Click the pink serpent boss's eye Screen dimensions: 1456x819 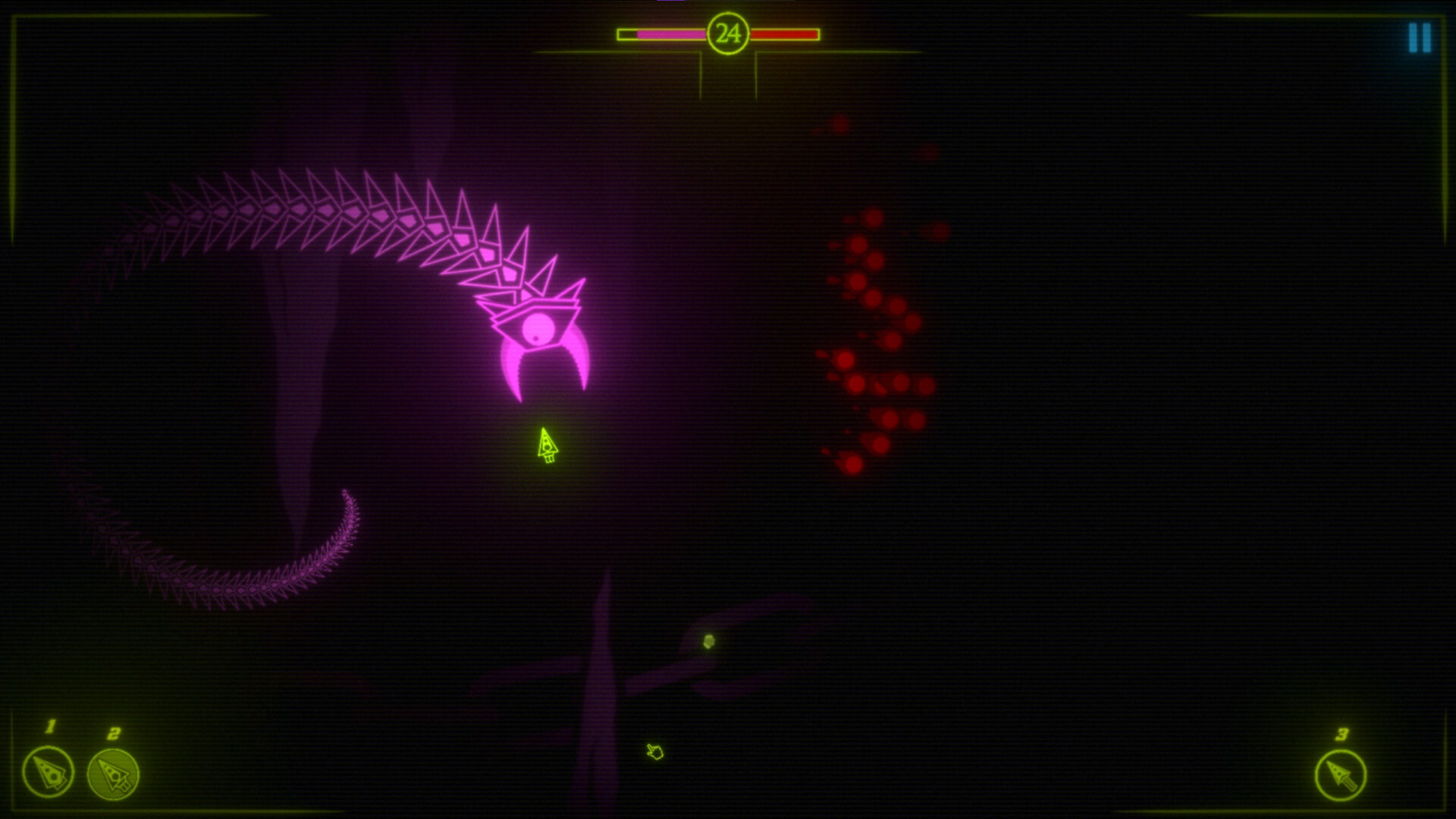(538, 328)
